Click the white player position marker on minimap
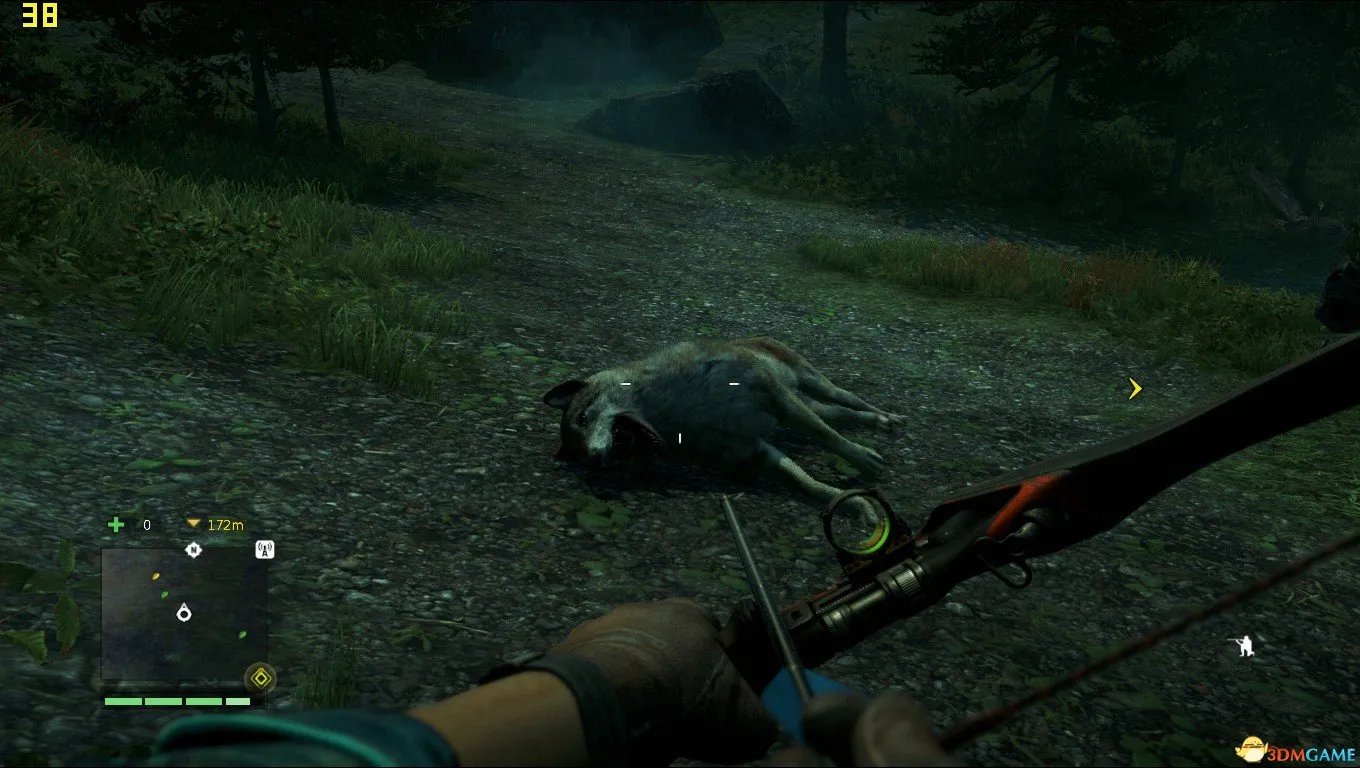1360x768 pixels. (184, 612)
